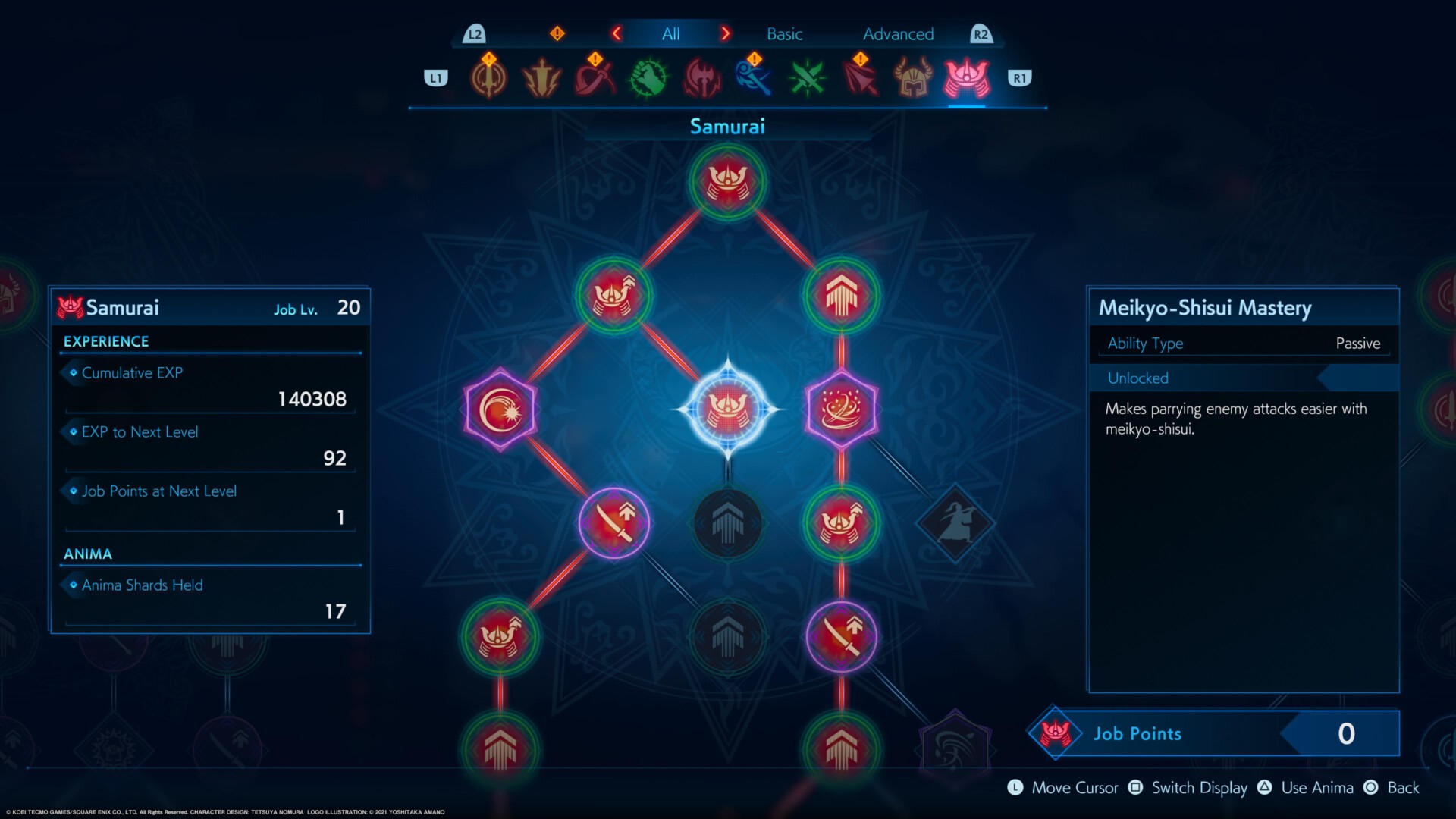Select the Samurai node at top of tree
Viewport: 1456px width, 819px height.
pyautogui.click(x=727, y=182)
